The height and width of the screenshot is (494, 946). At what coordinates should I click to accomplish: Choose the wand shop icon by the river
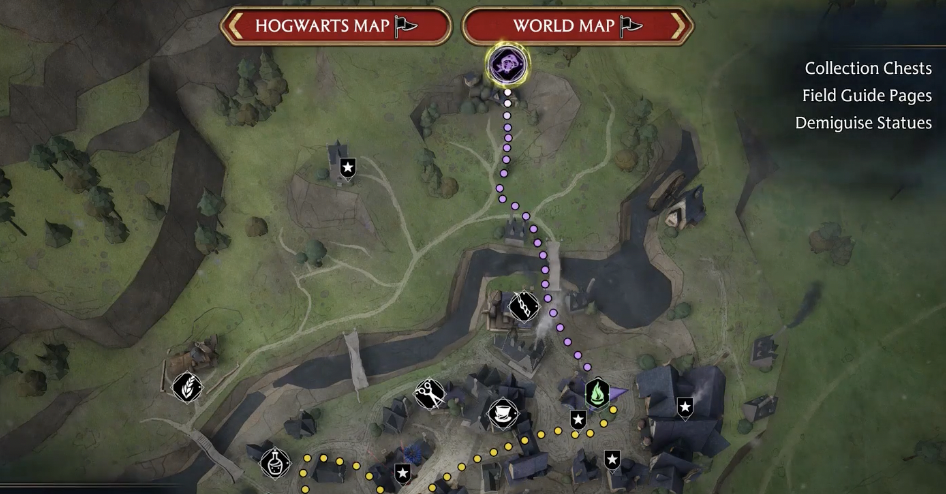point(523,306)
